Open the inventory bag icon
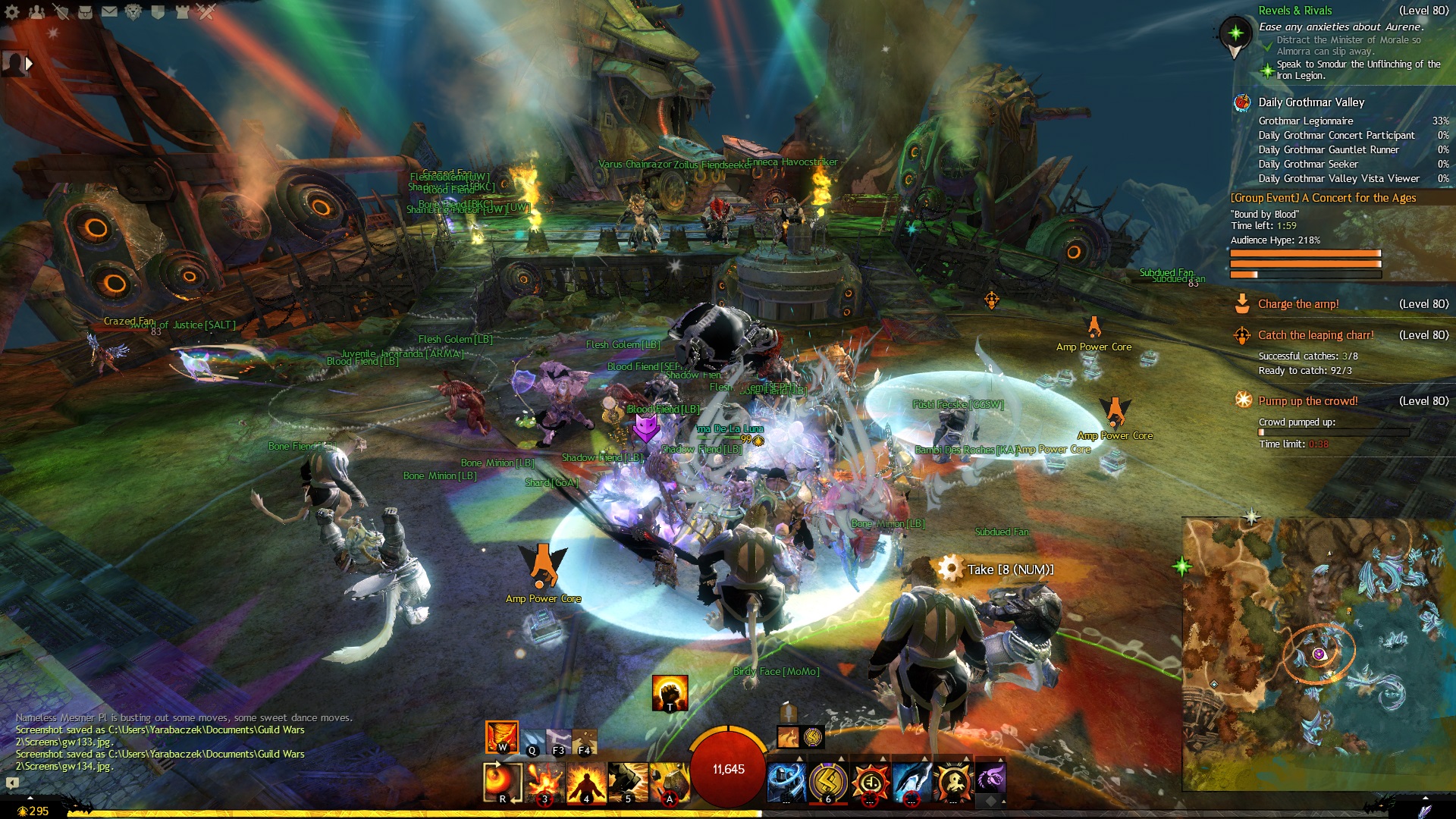 (85, 11)
